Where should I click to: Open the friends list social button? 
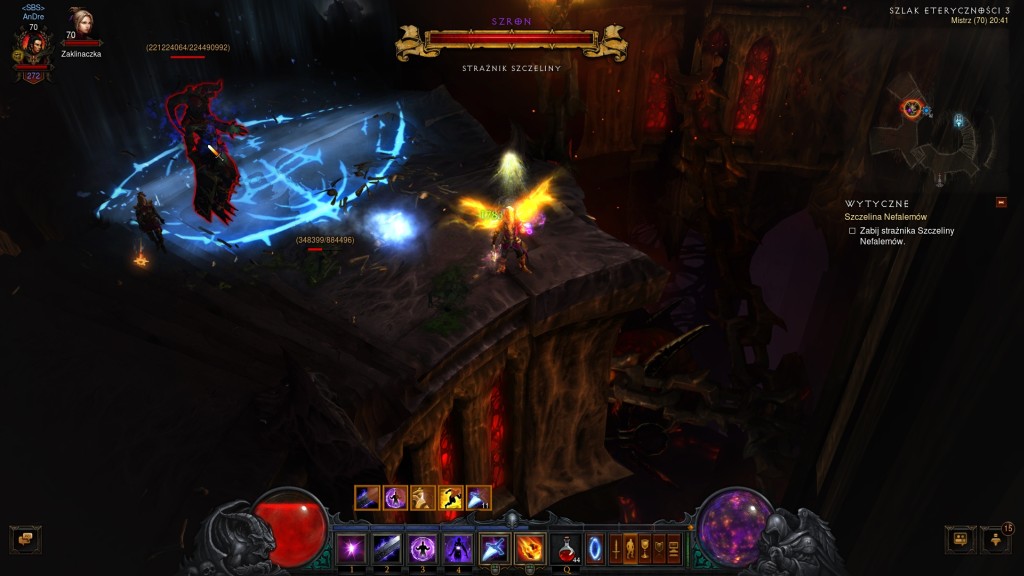click(996, 540)
